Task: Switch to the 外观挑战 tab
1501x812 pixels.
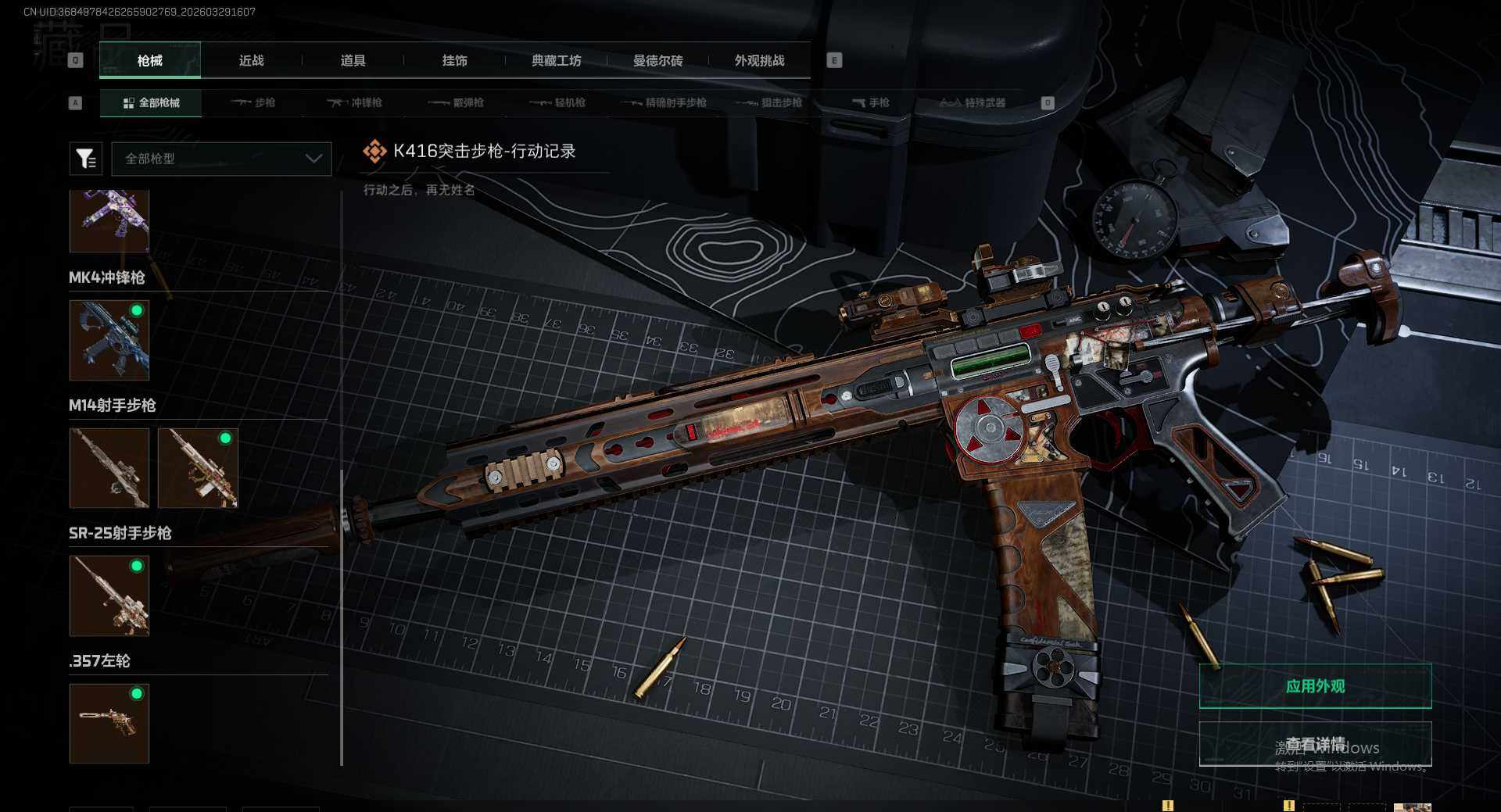Action: click(x=759, y=60)
